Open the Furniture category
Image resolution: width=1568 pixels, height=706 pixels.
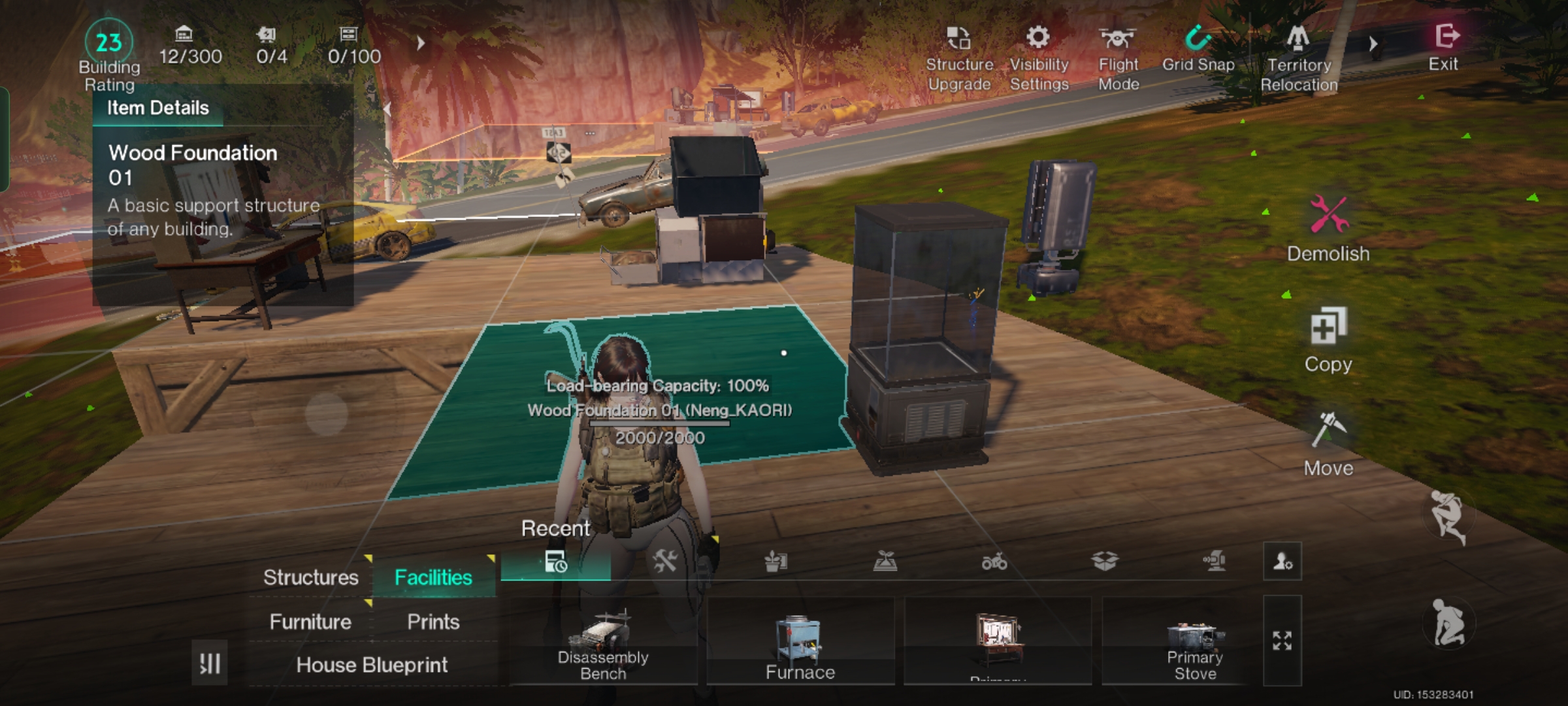coord(310,622)
